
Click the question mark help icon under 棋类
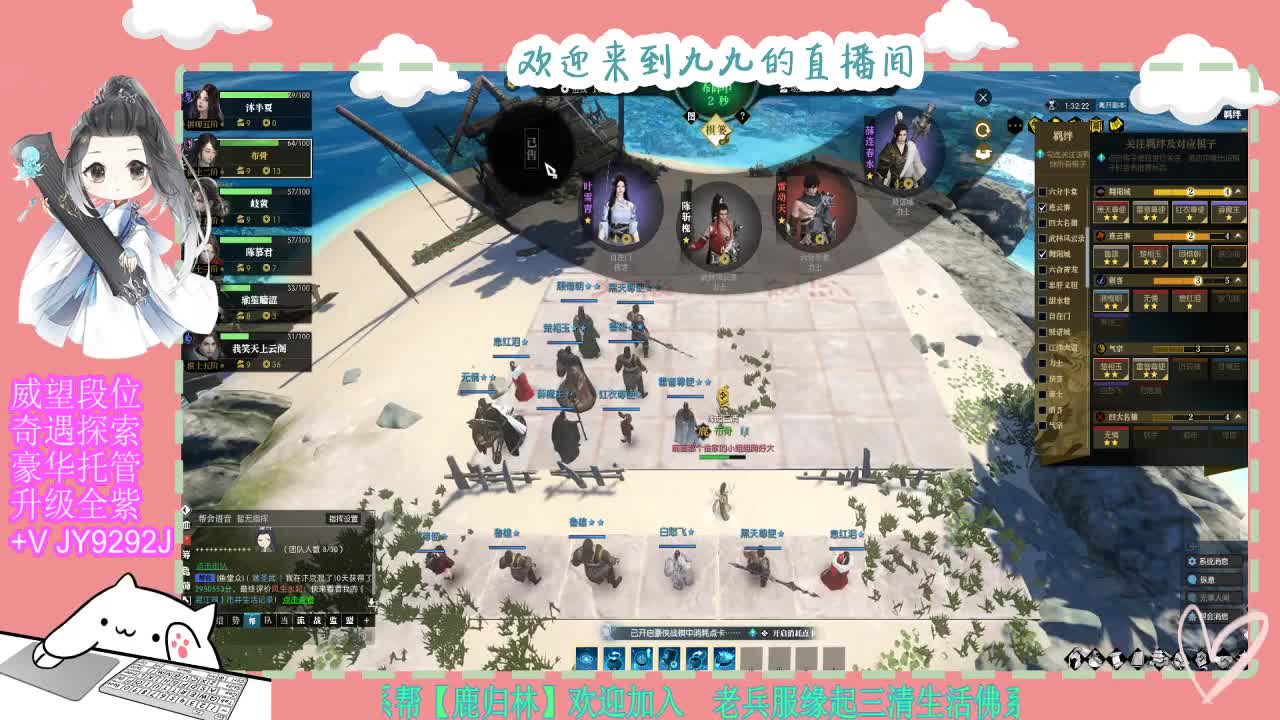[742, 116]
